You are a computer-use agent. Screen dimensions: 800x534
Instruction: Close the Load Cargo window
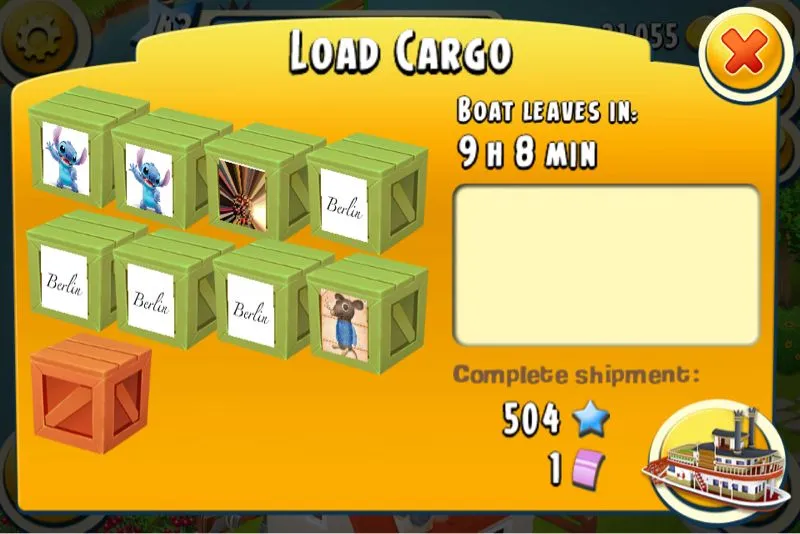(744, 56)
